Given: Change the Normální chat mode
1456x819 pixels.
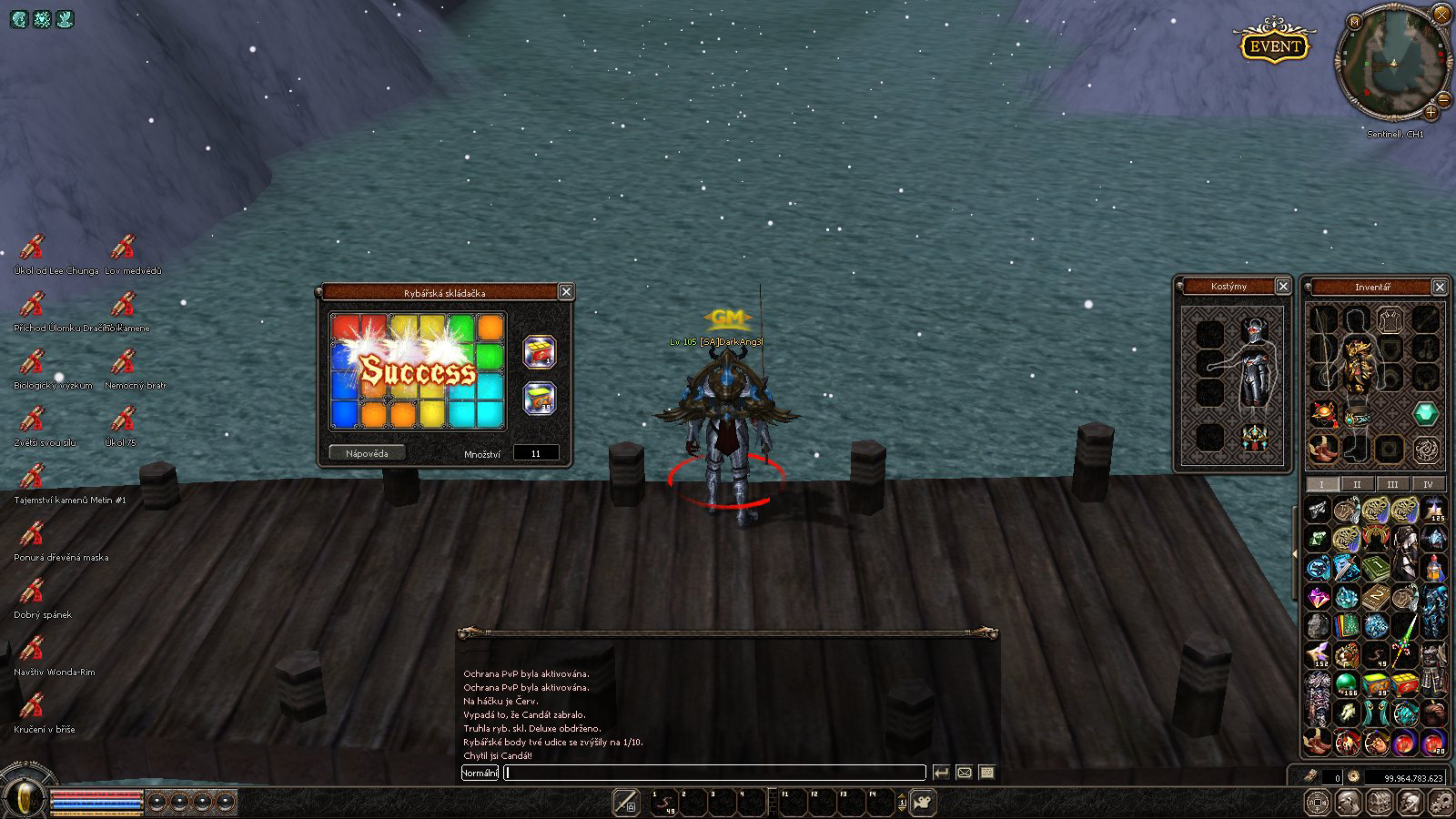Looking at the screenshot, I should pos(480,773).
